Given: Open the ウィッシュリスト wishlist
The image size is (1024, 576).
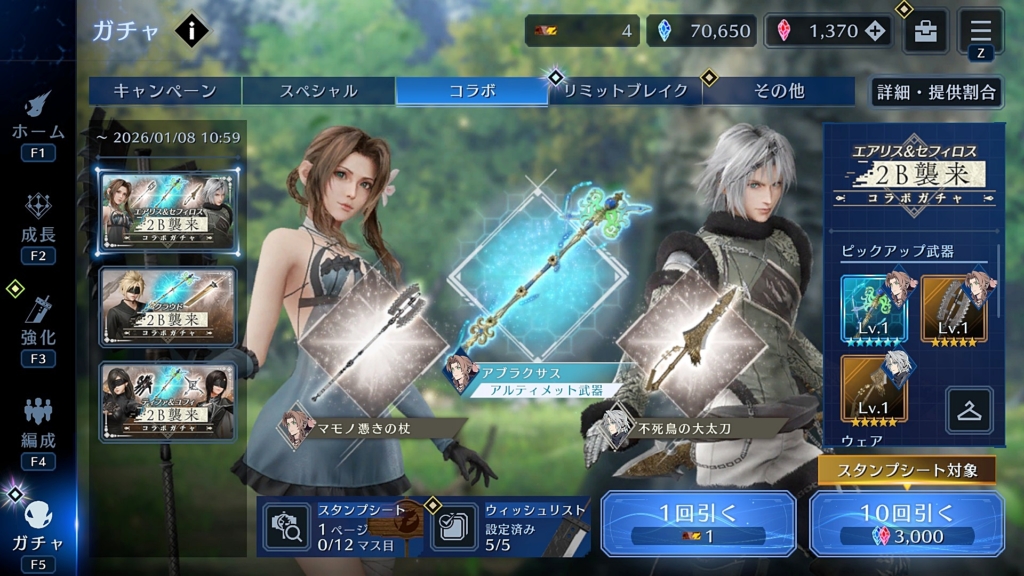Looking at the screenshot, I should point(509,526).
